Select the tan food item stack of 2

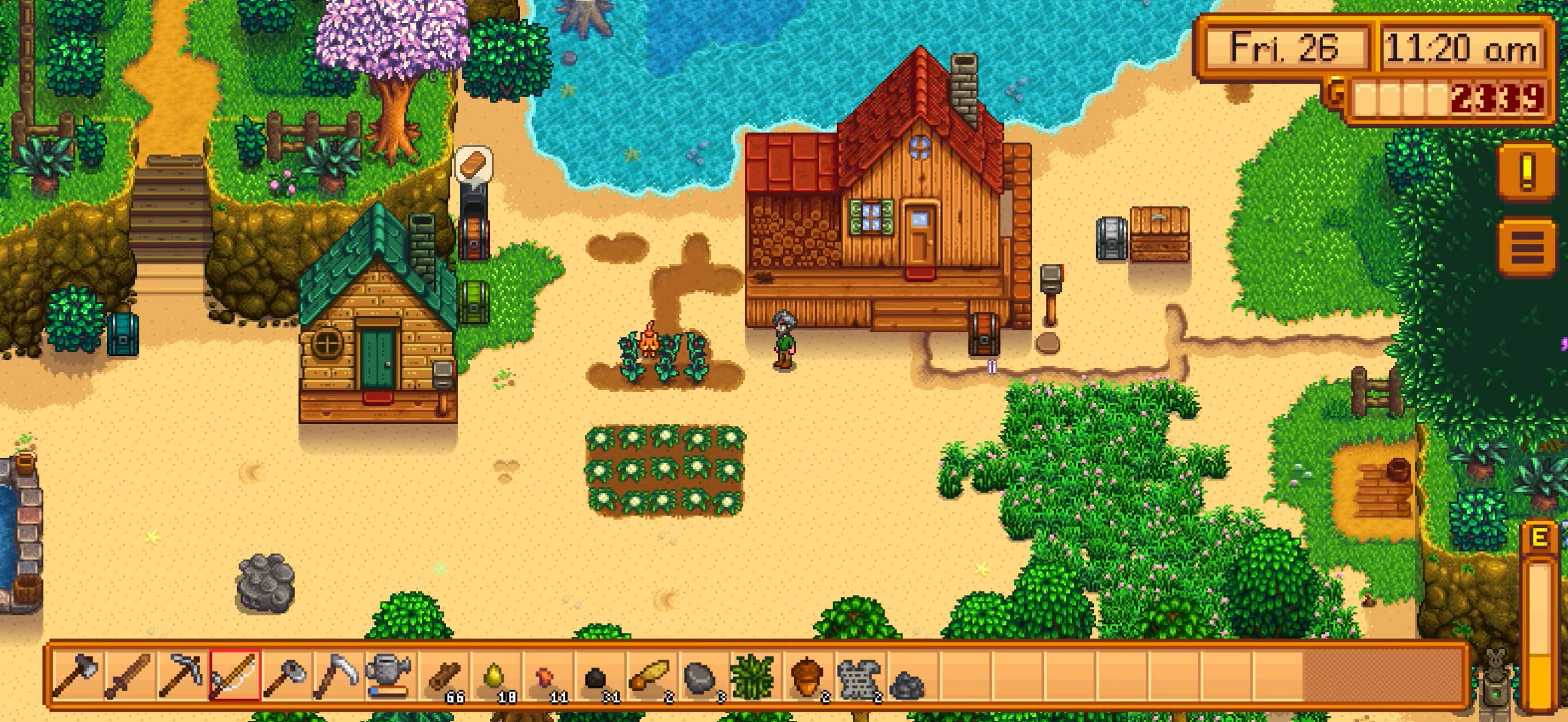pos(650,674)
